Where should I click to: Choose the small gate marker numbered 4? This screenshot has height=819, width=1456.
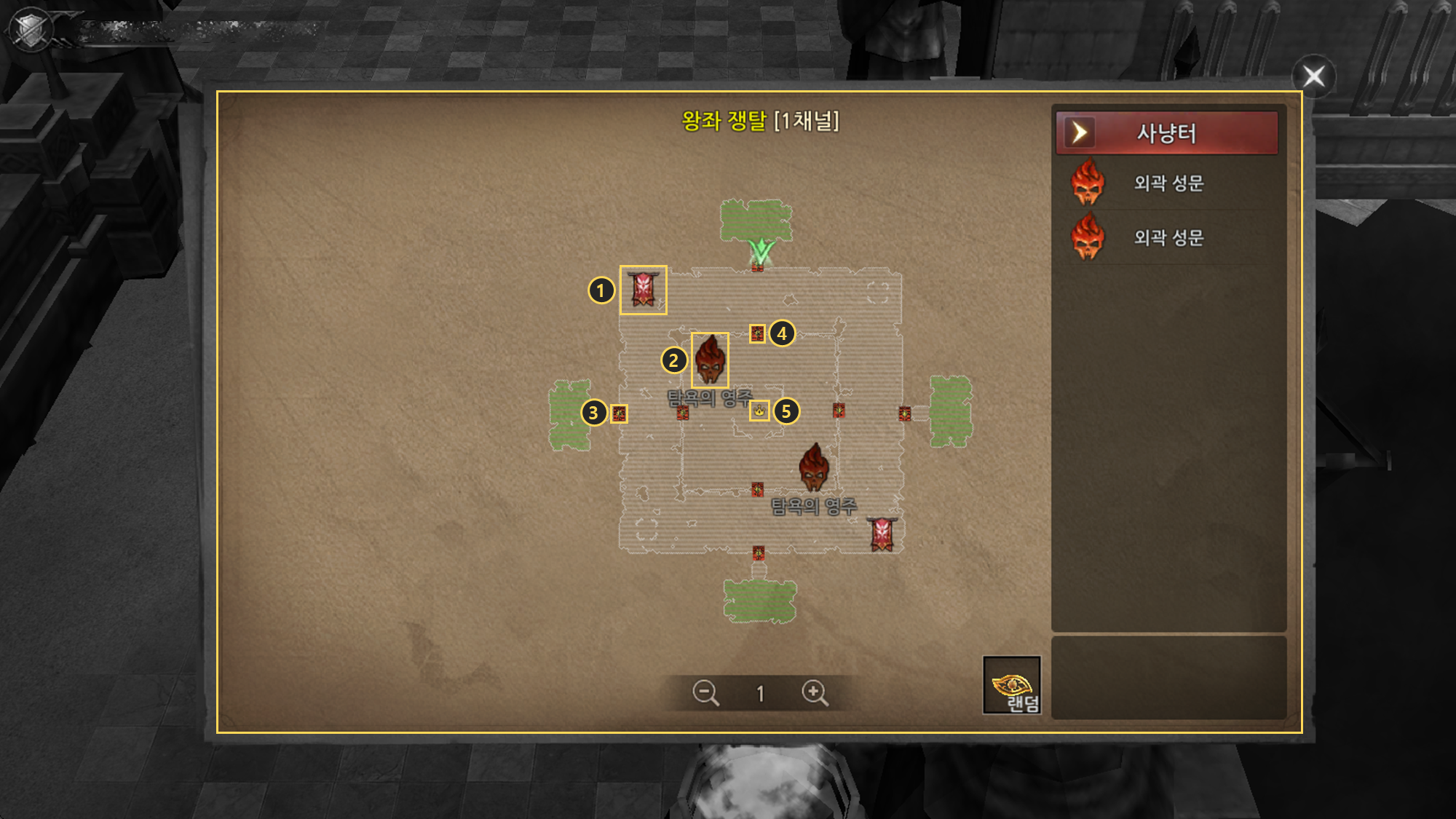[757, 333]
